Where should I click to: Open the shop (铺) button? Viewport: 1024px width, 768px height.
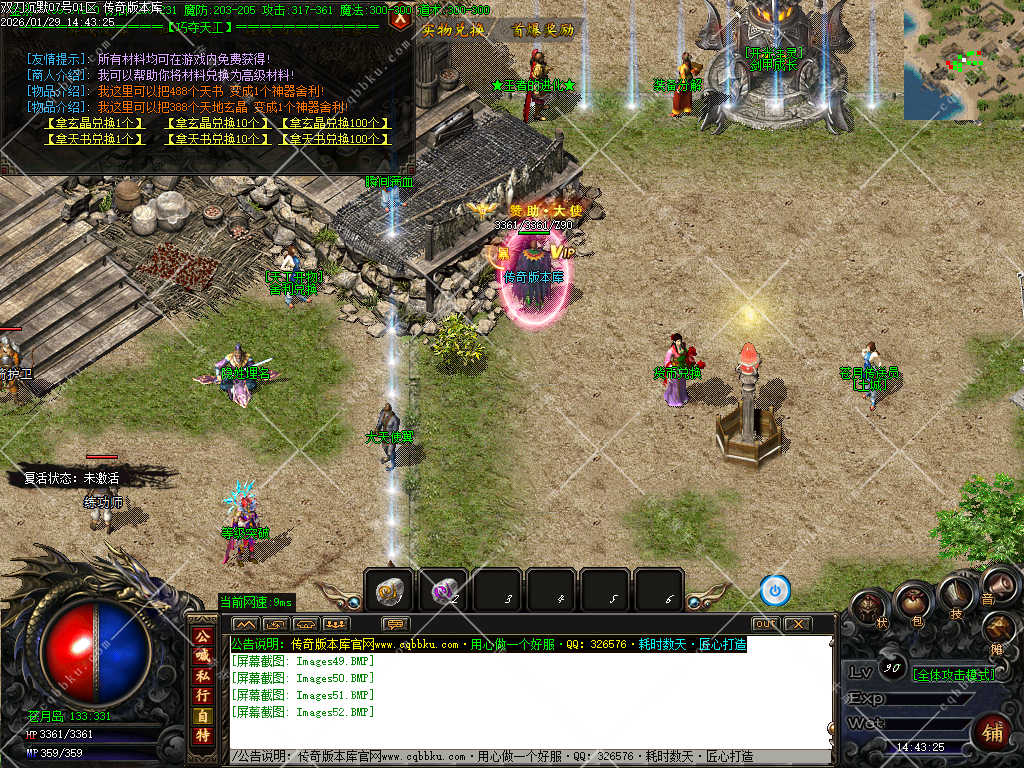pos(993,731)
